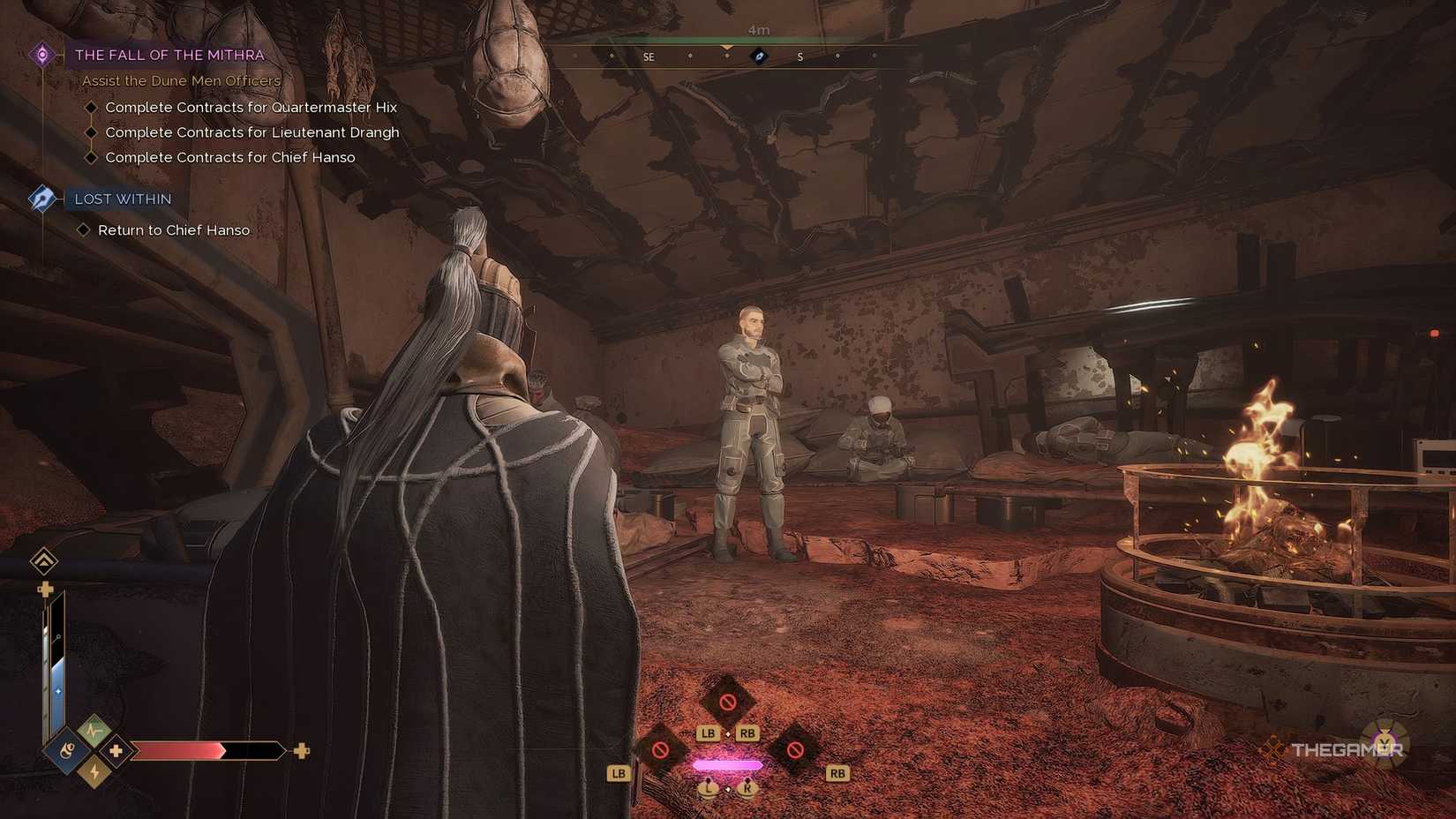Collapse the Assist the Dune Men Officers objectives
The image size is (1456, 819).
(179, 80)
